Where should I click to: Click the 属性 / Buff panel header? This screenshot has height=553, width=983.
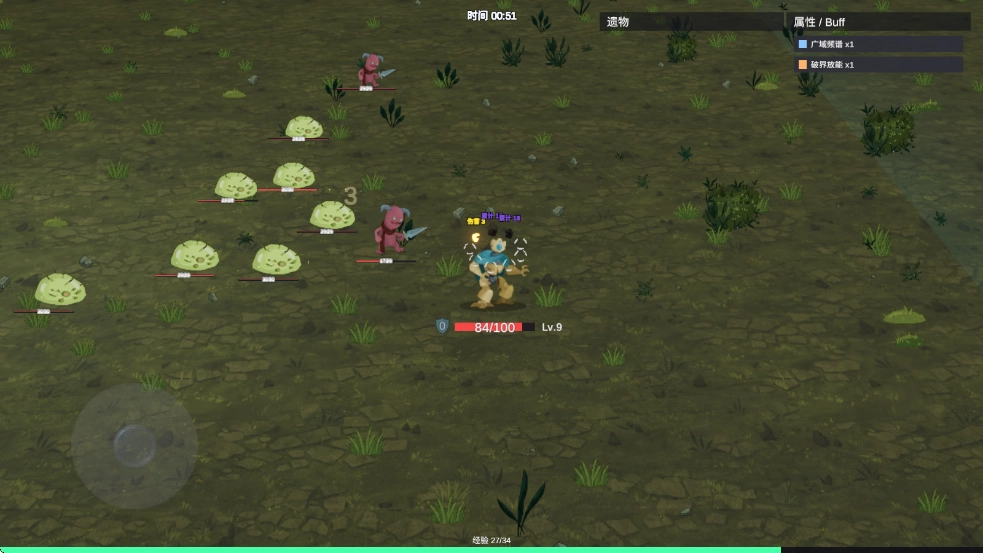878,21
